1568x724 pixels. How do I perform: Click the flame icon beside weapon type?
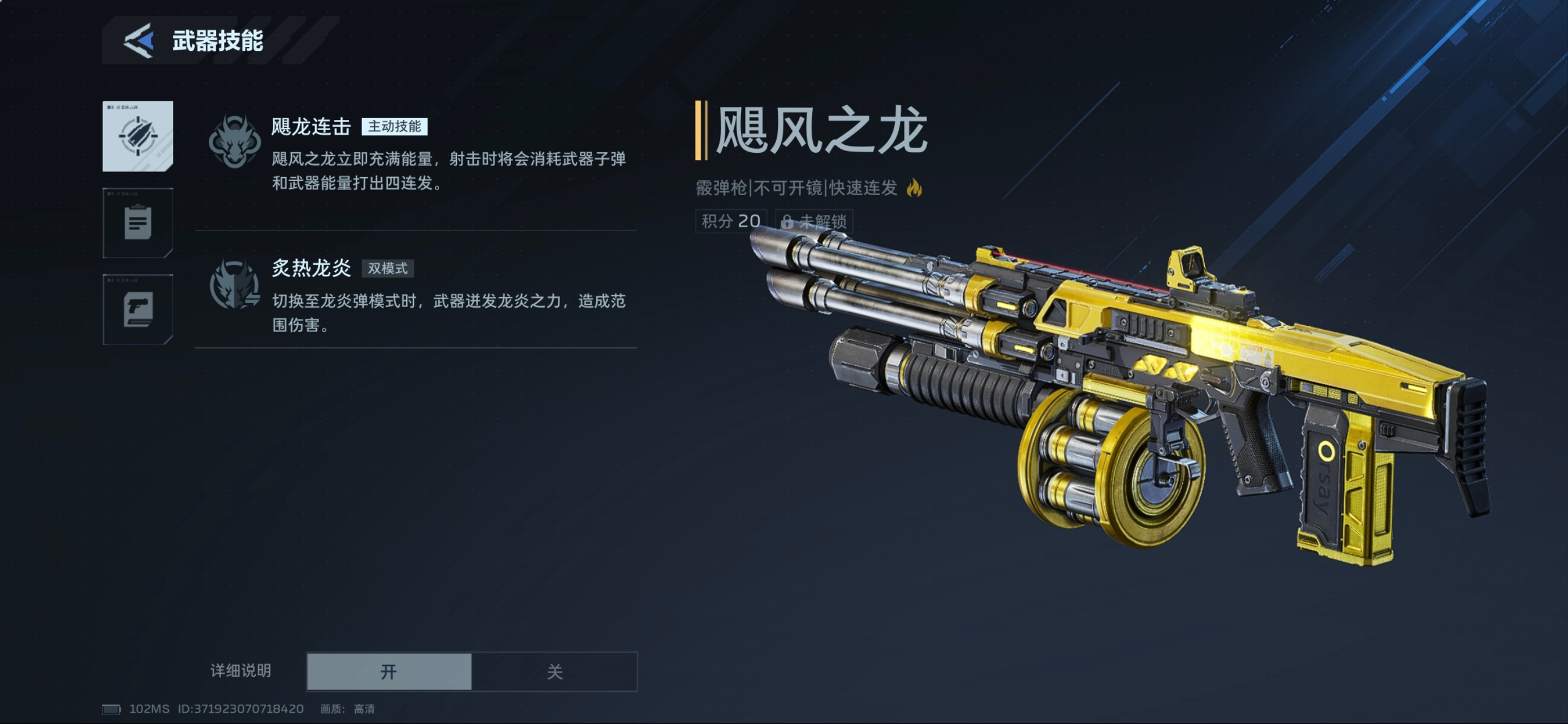[x=914, y=188]
